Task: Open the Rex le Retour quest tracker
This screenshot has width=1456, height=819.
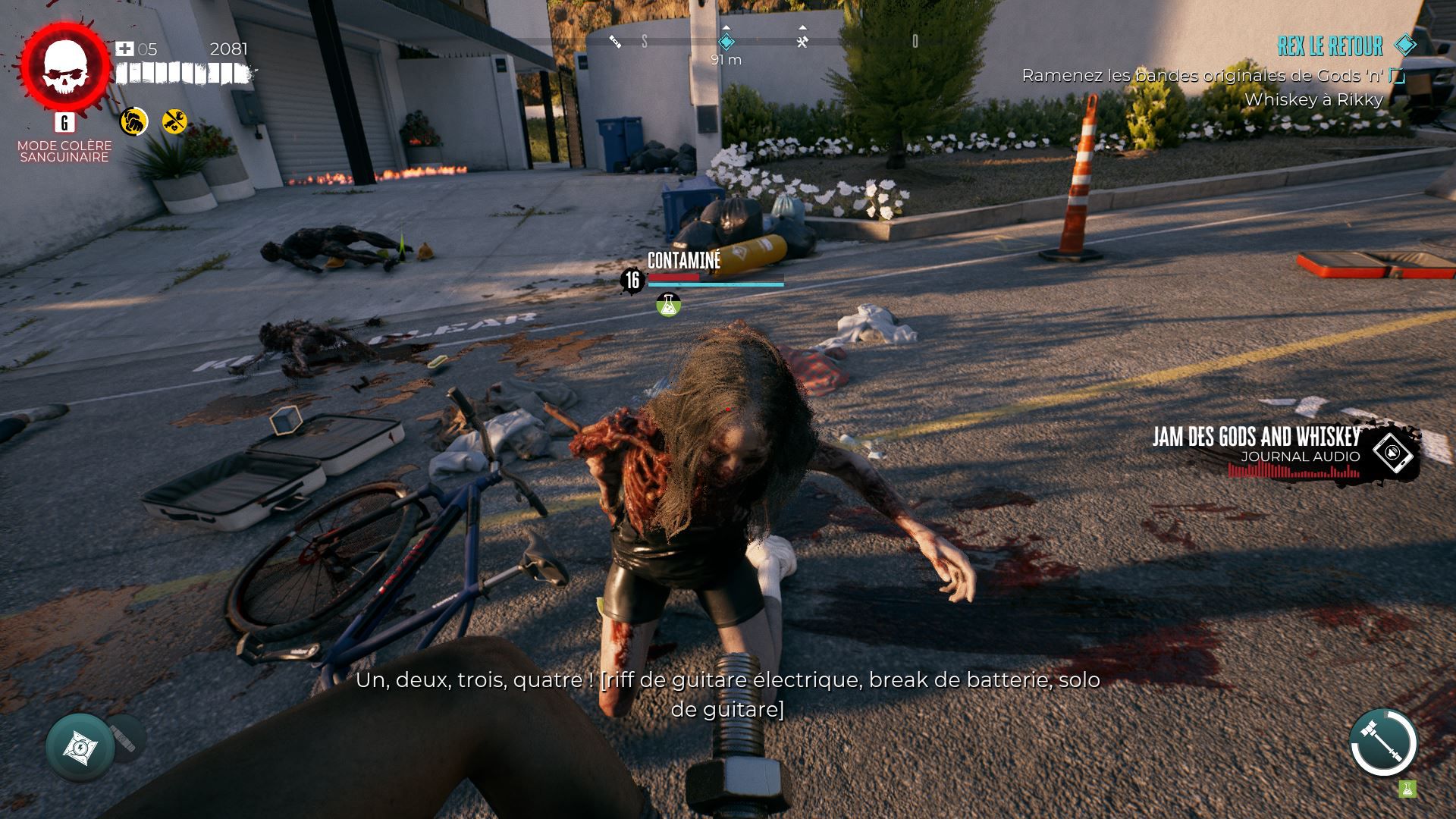Action: click(1330, 46)
